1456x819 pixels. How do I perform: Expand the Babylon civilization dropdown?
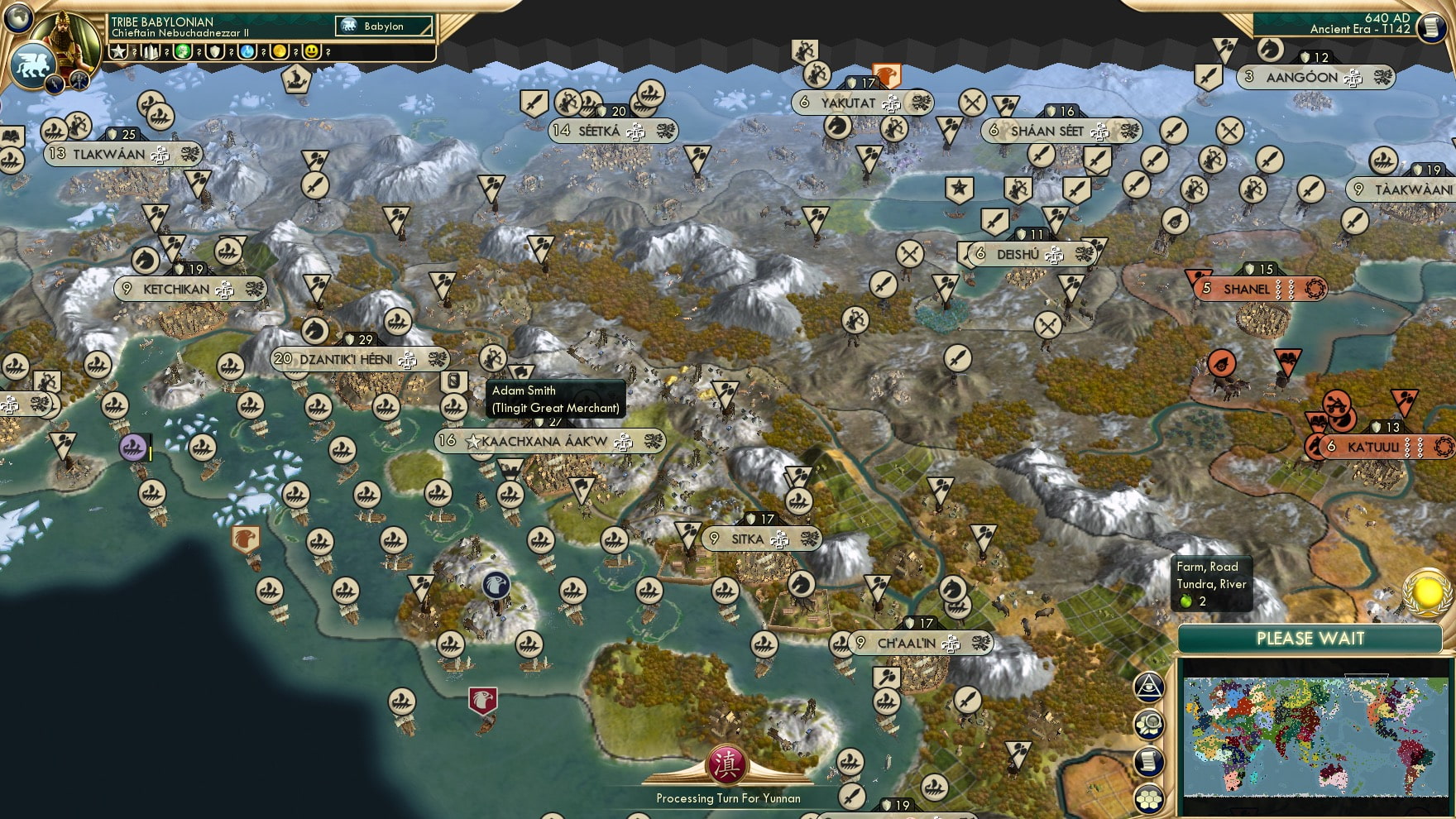tap(382, 26)
